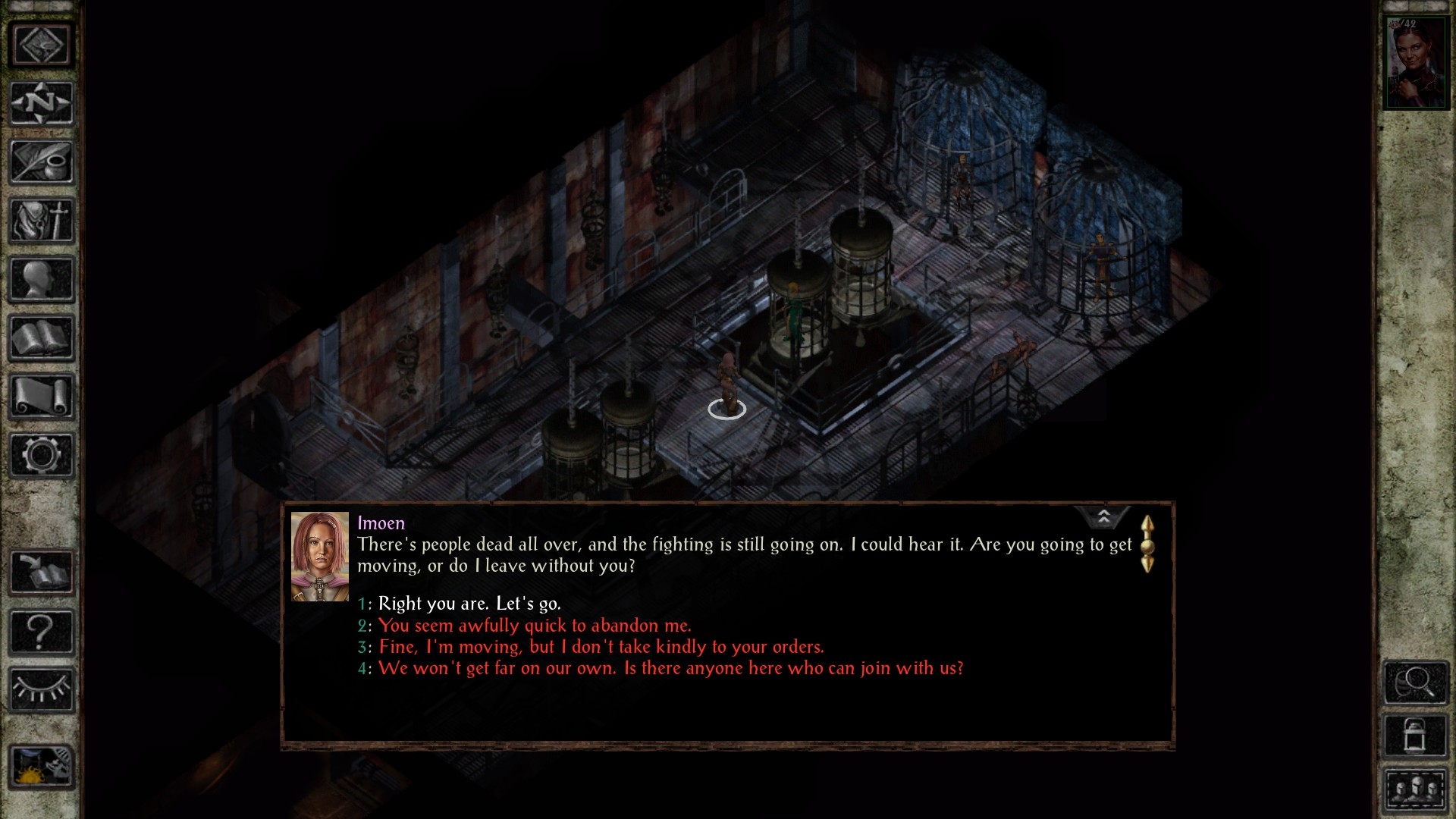Click the diamond return-to-game button

(42, 45)
